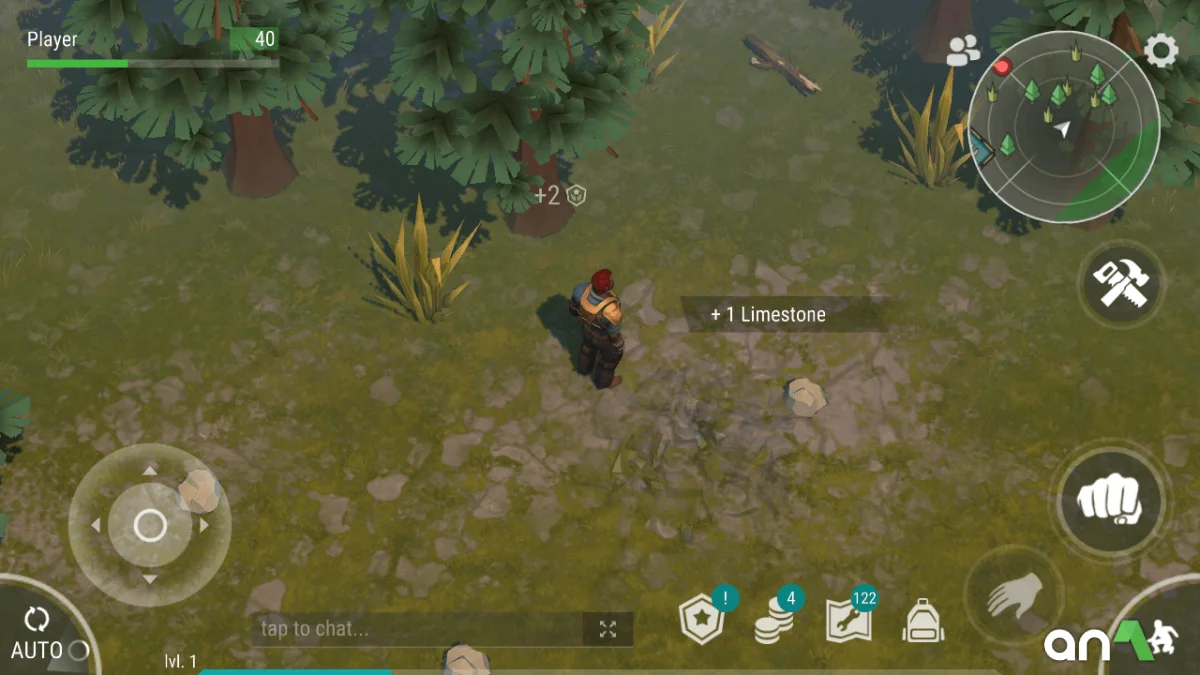This screenshot has width=1200, height=675.
Task: Open the friends list icon
Action: (963, 51)
